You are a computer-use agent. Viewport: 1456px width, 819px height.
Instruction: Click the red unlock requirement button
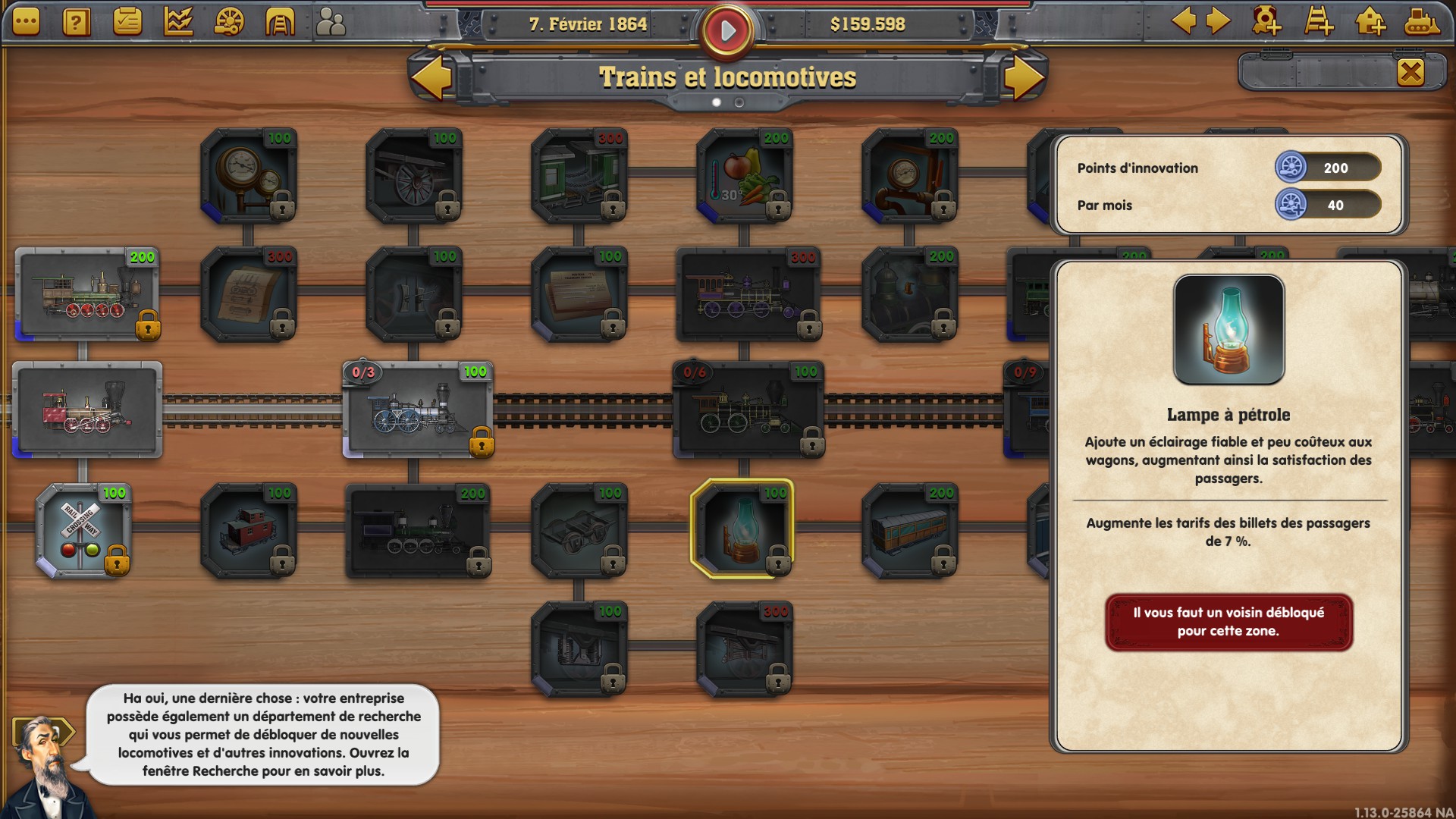click(x=1228, y=622)
